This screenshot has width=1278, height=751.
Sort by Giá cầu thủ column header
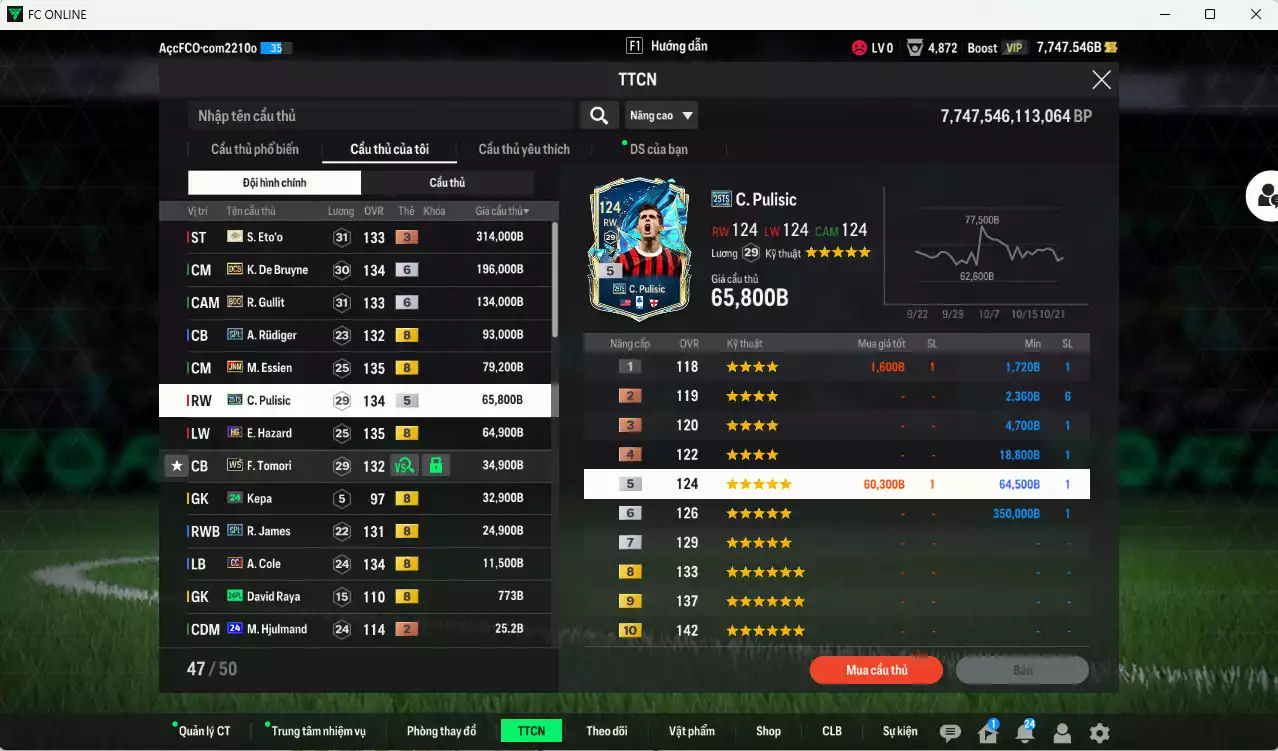(502, 211)
